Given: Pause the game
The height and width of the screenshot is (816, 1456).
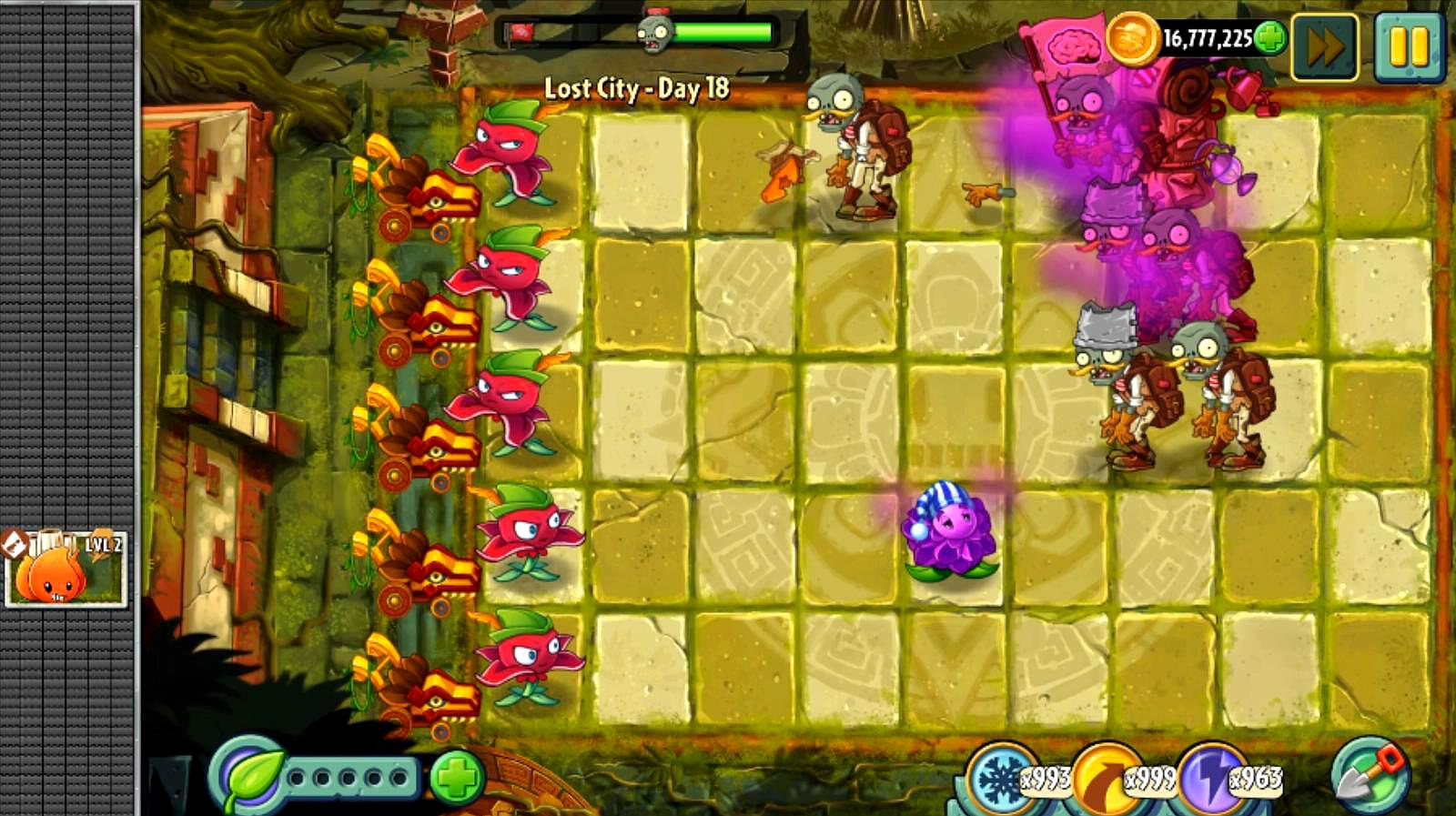Looking at the screenshot, I should tap(1408, 46).
